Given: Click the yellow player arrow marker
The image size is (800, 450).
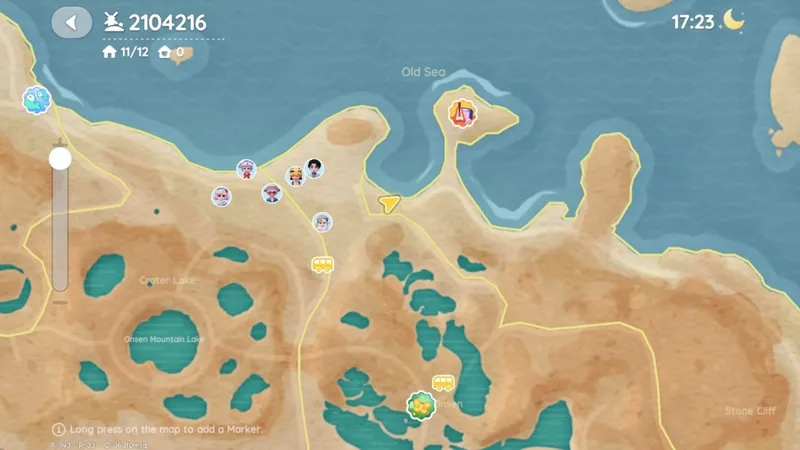Looking at the screenshot, I should (x=389, y=203).
